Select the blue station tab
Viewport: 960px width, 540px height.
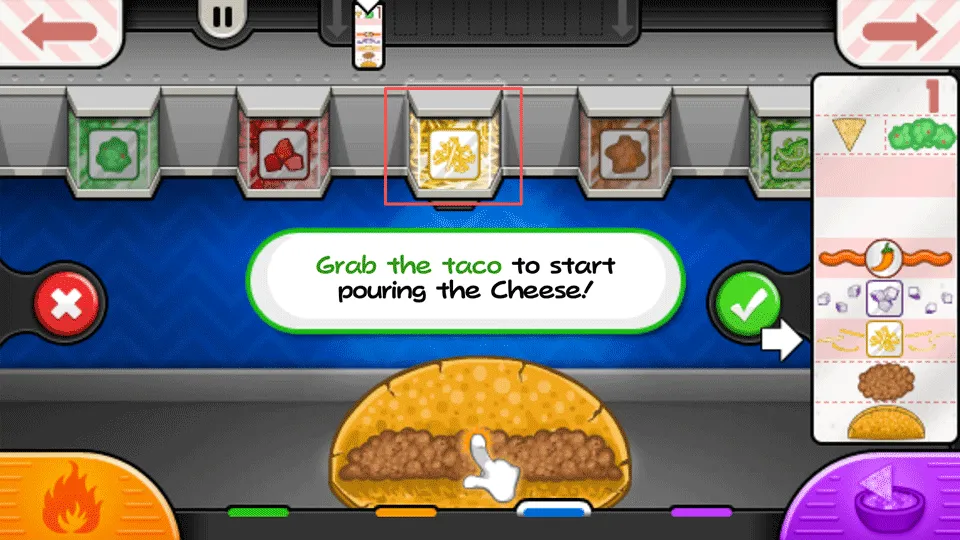tap(553, 510)
